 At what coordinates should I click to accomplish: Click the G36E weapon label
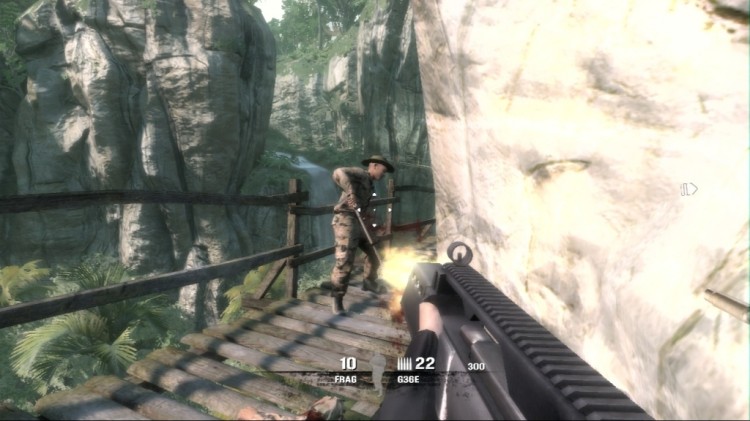pos(408,379)
